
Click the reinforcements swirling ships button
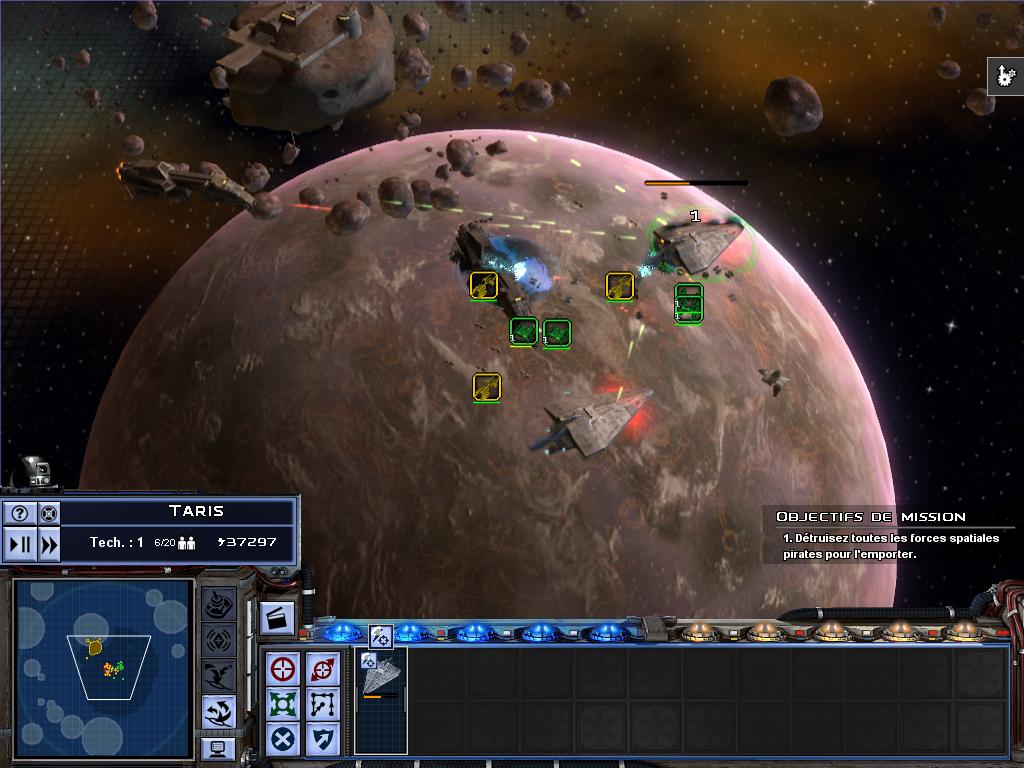[x=219, y=711]
